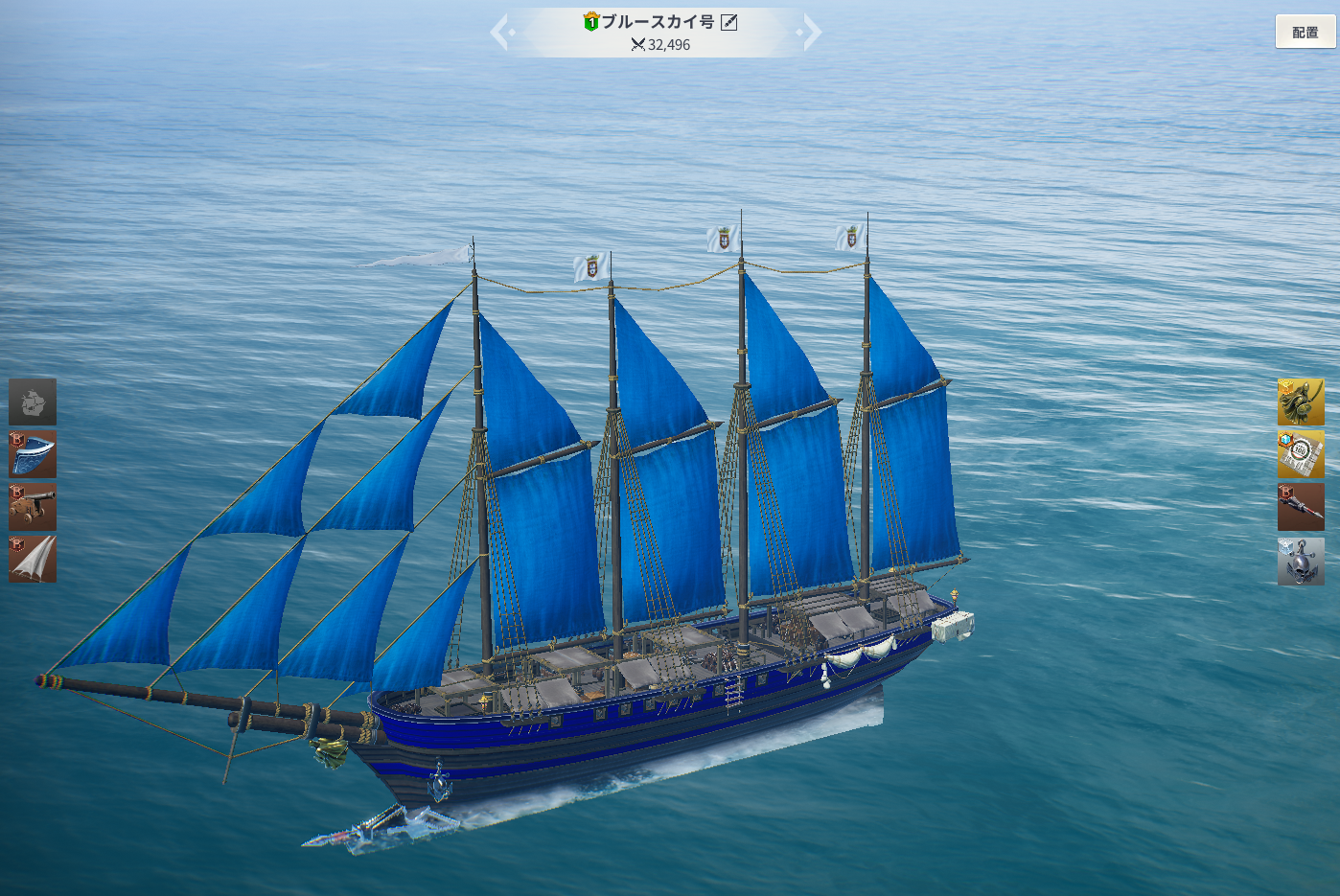Select the cannon equipment slot
The width and height of the screenshot is (1340, 896).
tap(33, 507)
